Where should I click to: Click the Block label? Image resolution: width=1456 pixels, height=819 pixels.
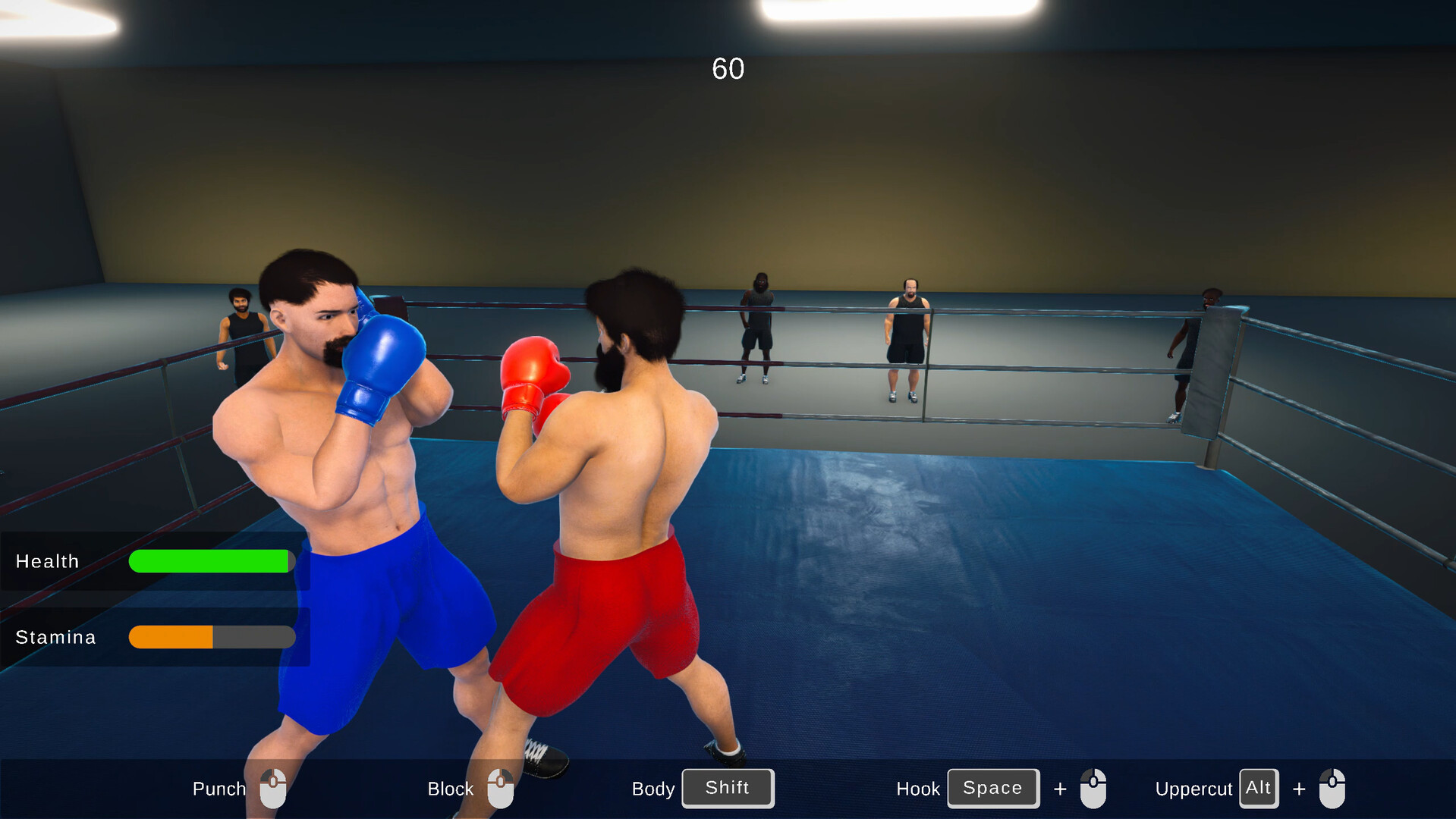[x=450, y=789]
